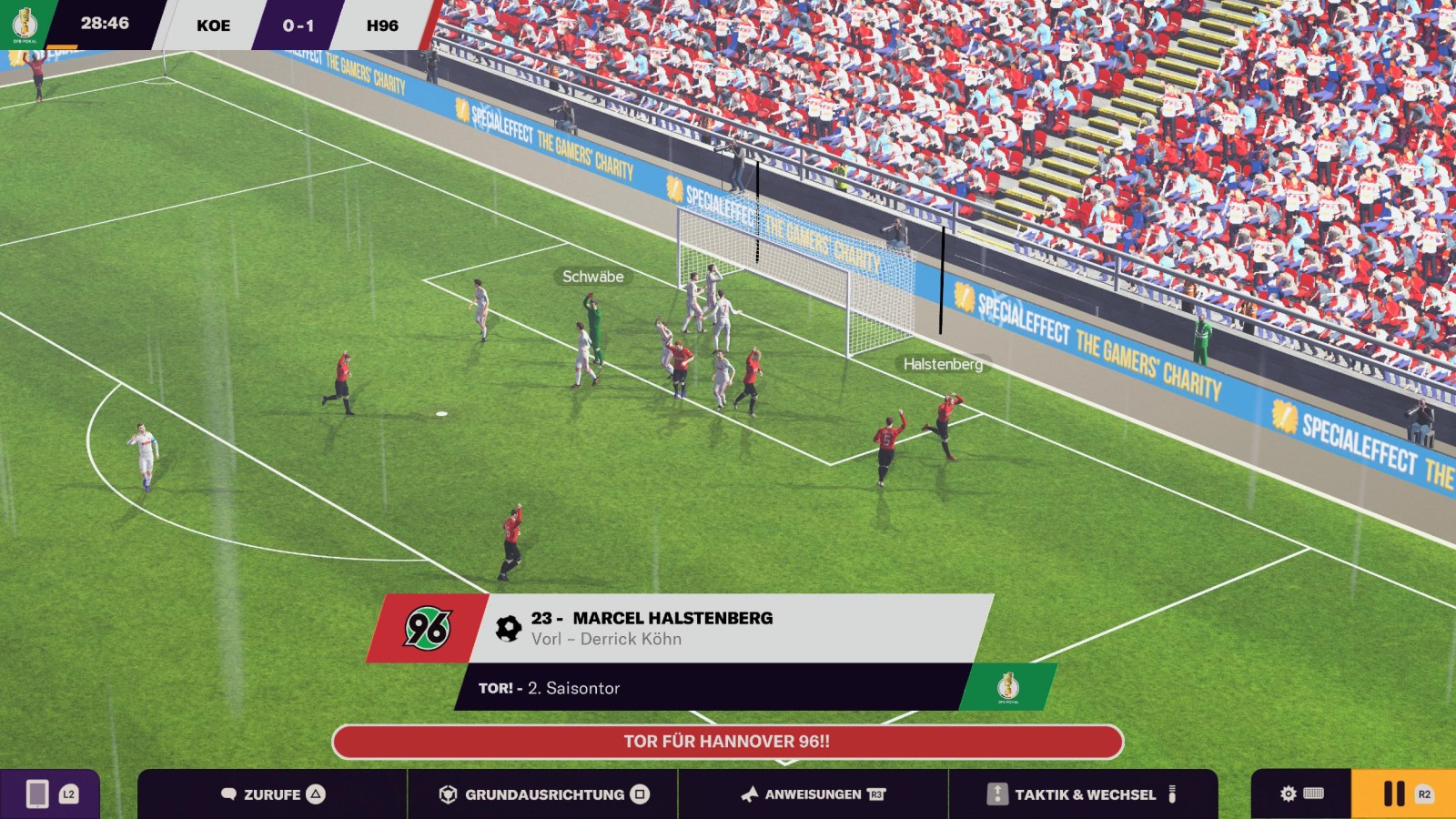The height and width of the screenshot is (819, 1456).
Task: Open match settings gear button
Action: (1300, 794)
